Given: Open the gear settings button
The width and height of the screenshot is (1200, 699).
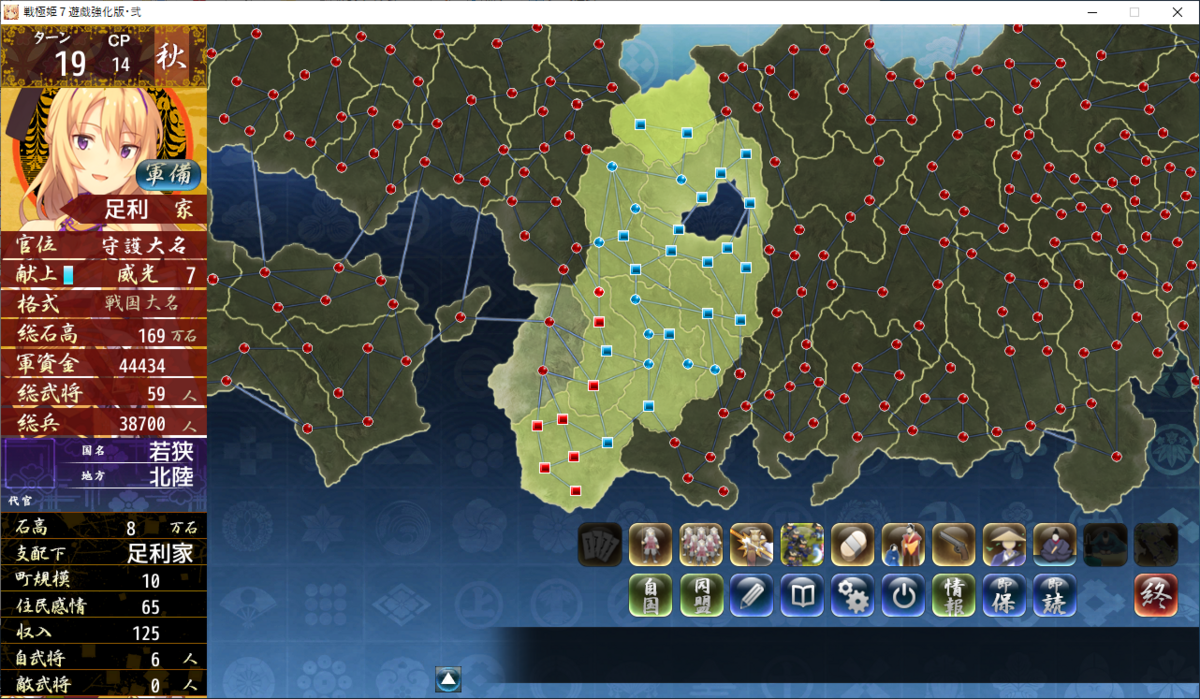Looking at the screenshot, I should tap(852, 595).
